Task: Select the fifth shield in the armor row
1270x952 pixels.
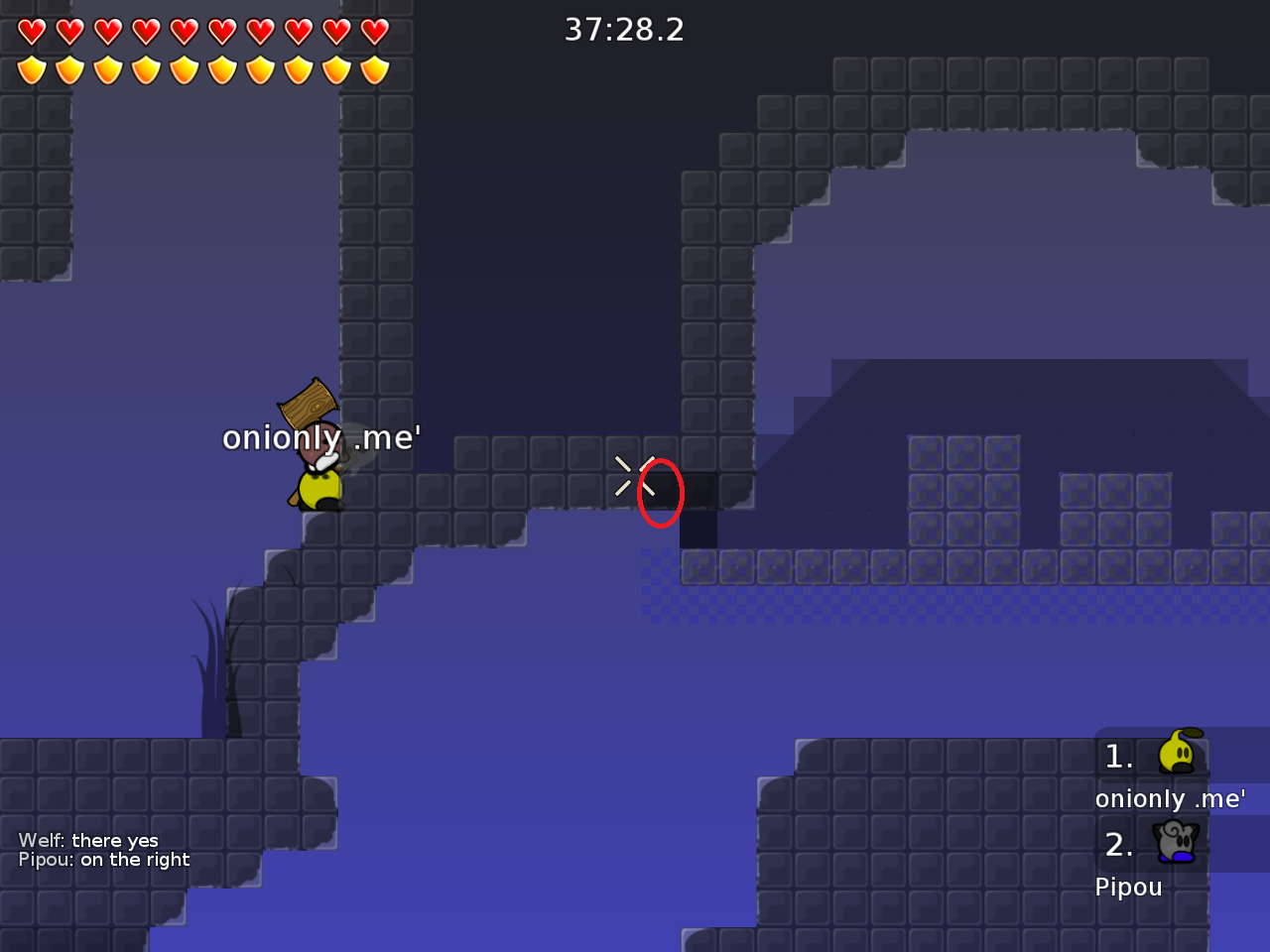Action: (x=184, y=69)
